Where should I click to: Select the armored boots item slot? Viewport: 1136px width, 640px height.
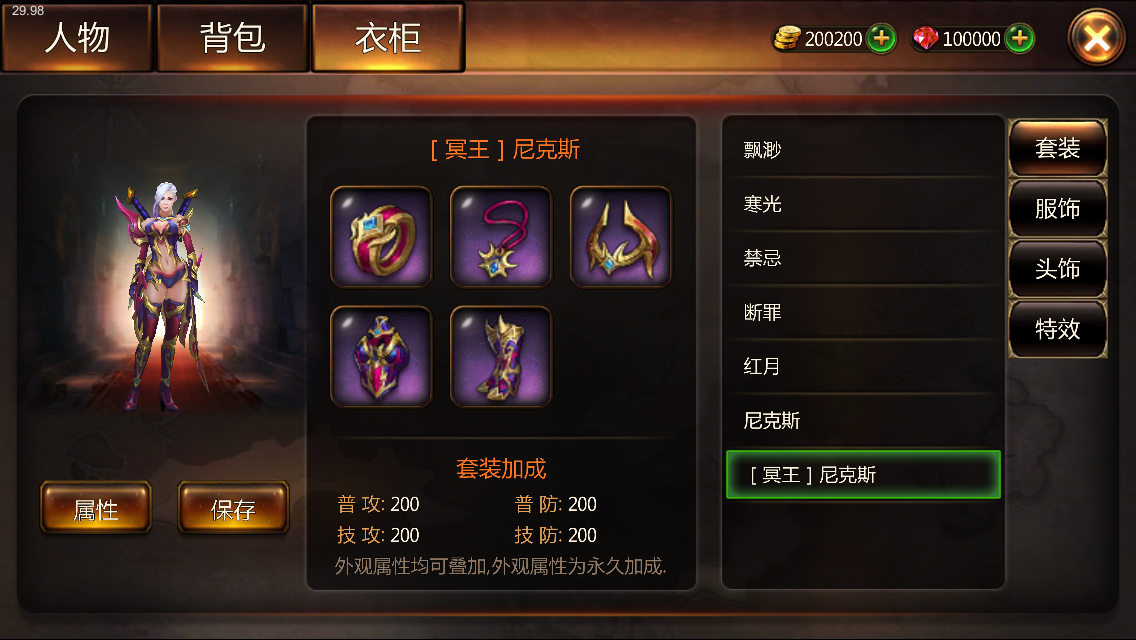pos(501,356)
